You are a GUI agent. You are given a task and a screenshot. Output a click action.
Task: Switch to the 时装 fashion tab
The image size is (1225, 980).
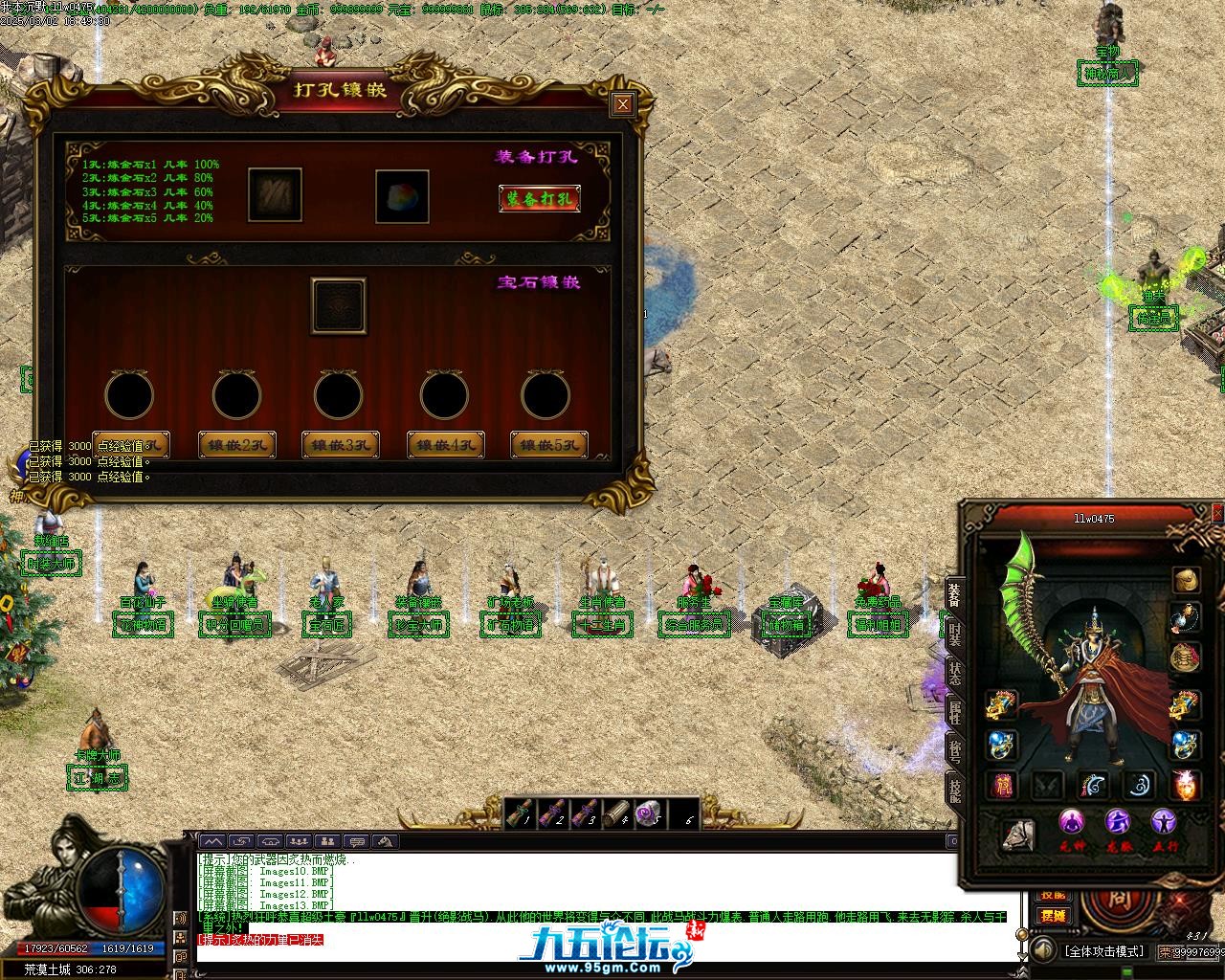click(954, 634)
